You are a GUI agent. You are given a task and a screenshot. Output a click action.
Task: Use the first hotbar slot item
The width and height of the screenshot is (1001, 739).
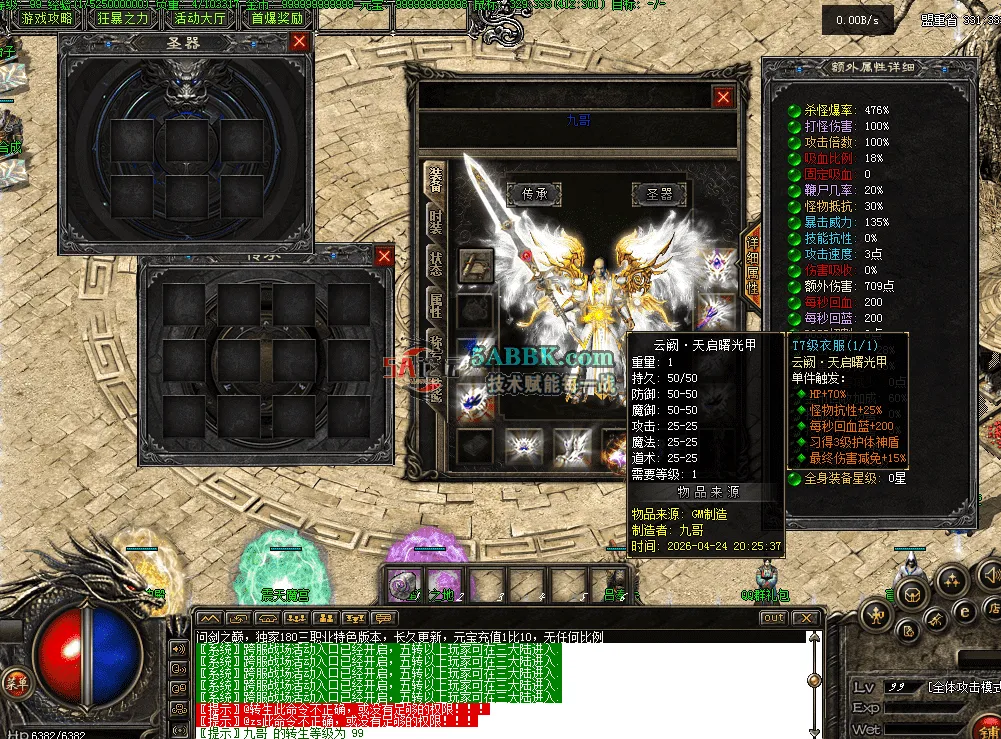click(x=402, y=583)
